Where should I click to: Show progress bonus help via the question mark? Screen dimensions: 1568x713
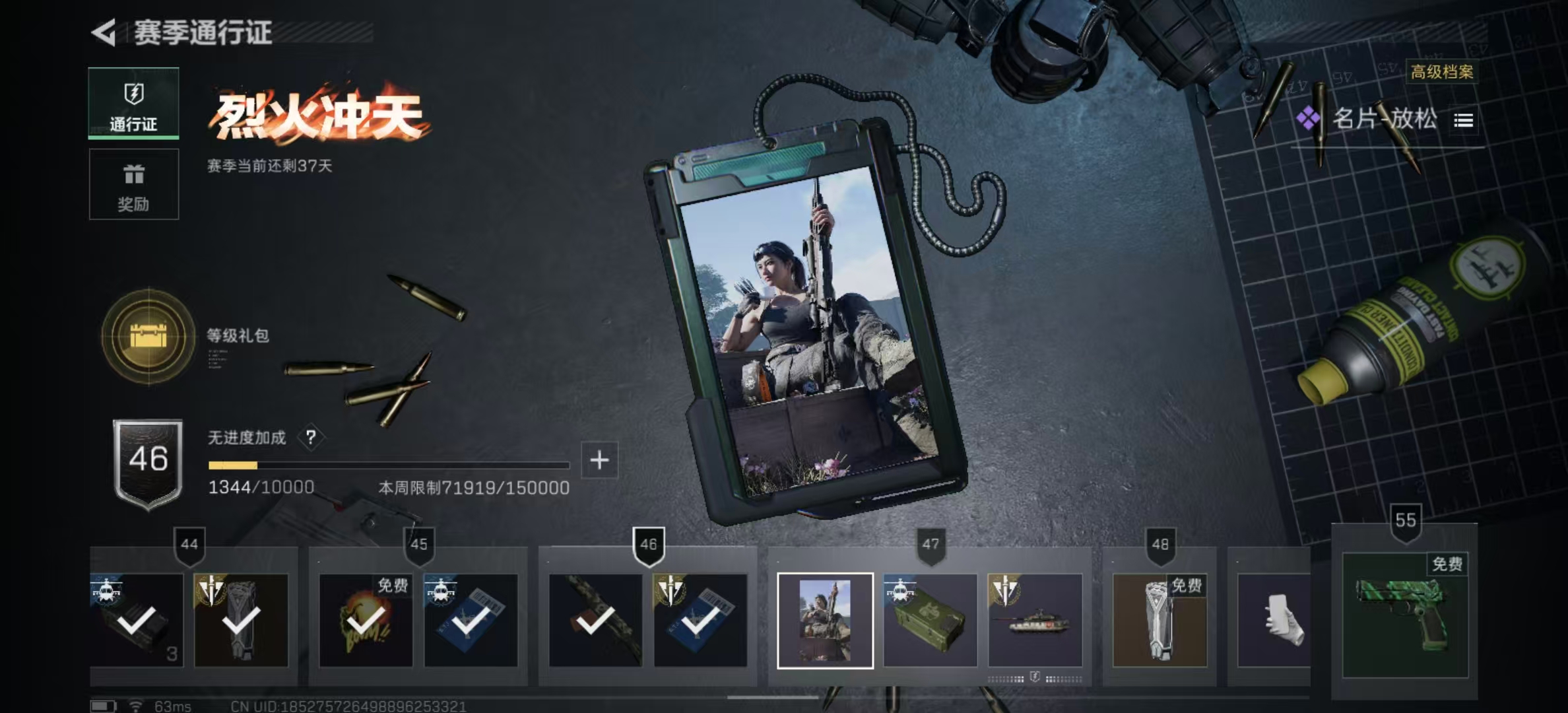(311, 437)
